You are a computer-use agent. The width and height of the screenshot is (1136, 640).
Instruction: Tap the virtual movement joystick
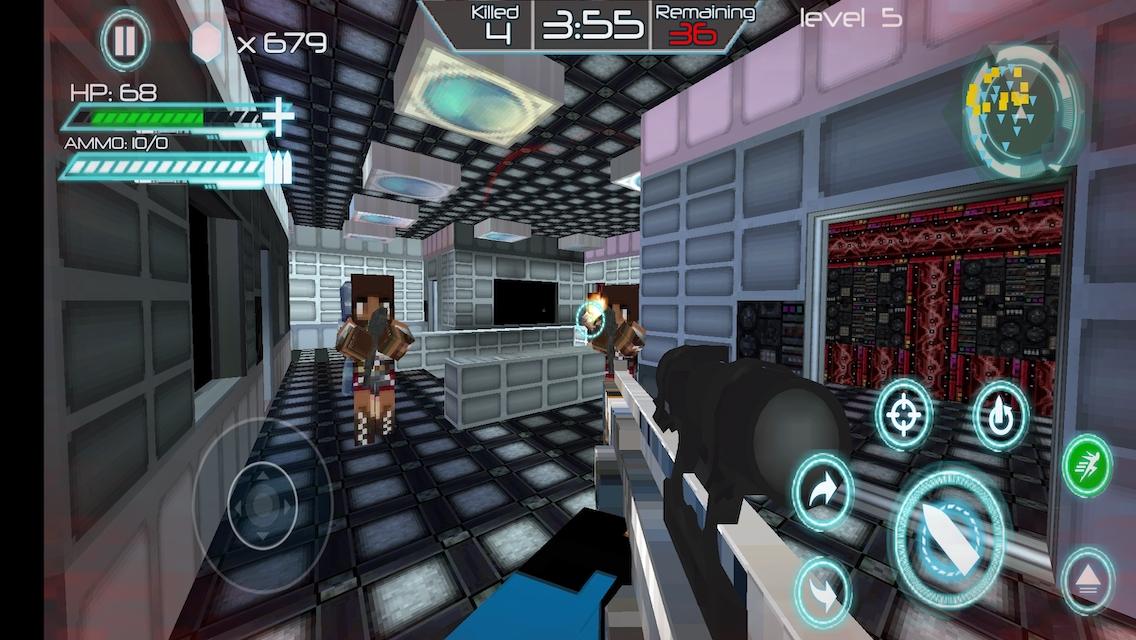coord(262,505)
